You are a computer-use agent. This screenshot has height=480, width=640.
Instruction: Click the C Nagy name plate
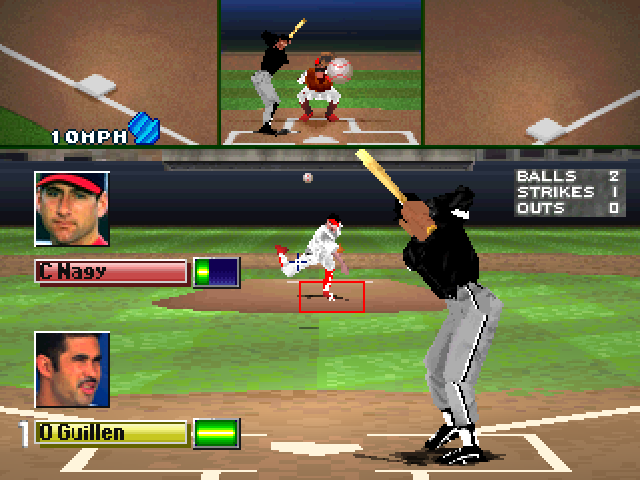point(111,271)
